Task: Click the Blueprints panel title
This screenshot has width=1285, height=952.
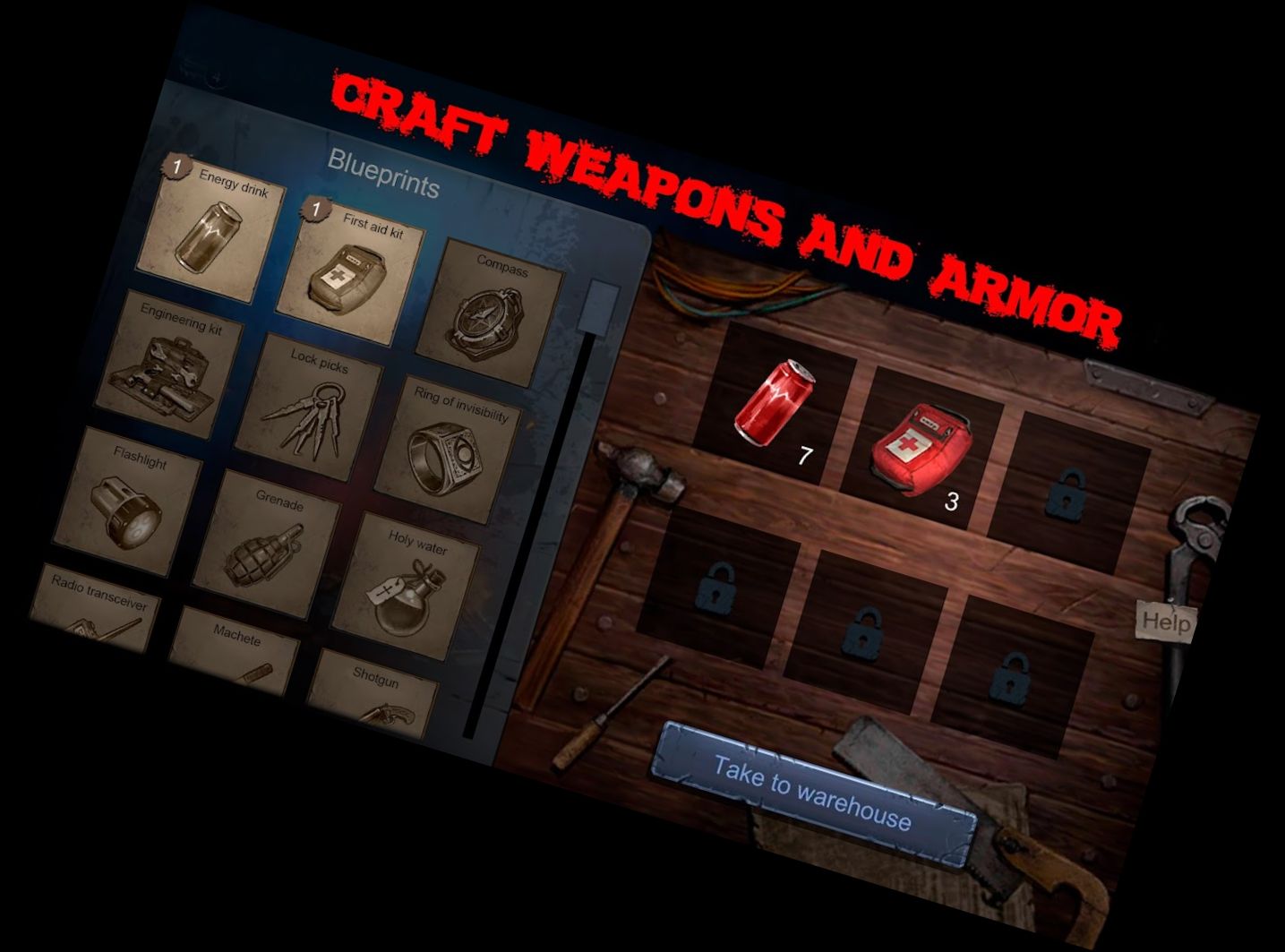Action: click(385, 175)
